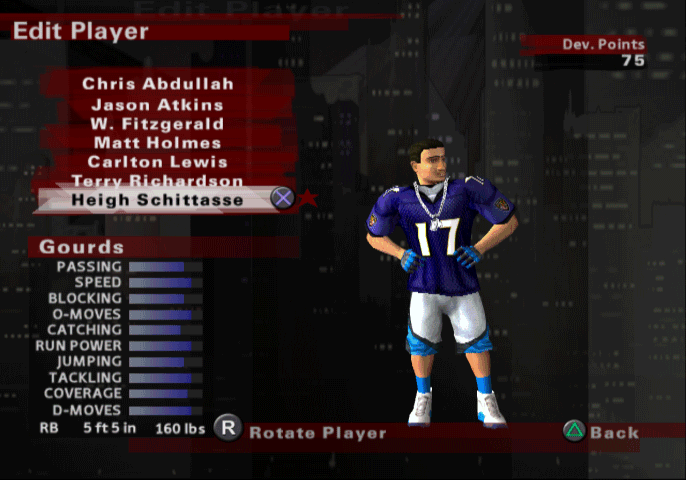This screenshot has height=480, width=686.
Task: Select the Matt Holmes entry
Action: 157,143
